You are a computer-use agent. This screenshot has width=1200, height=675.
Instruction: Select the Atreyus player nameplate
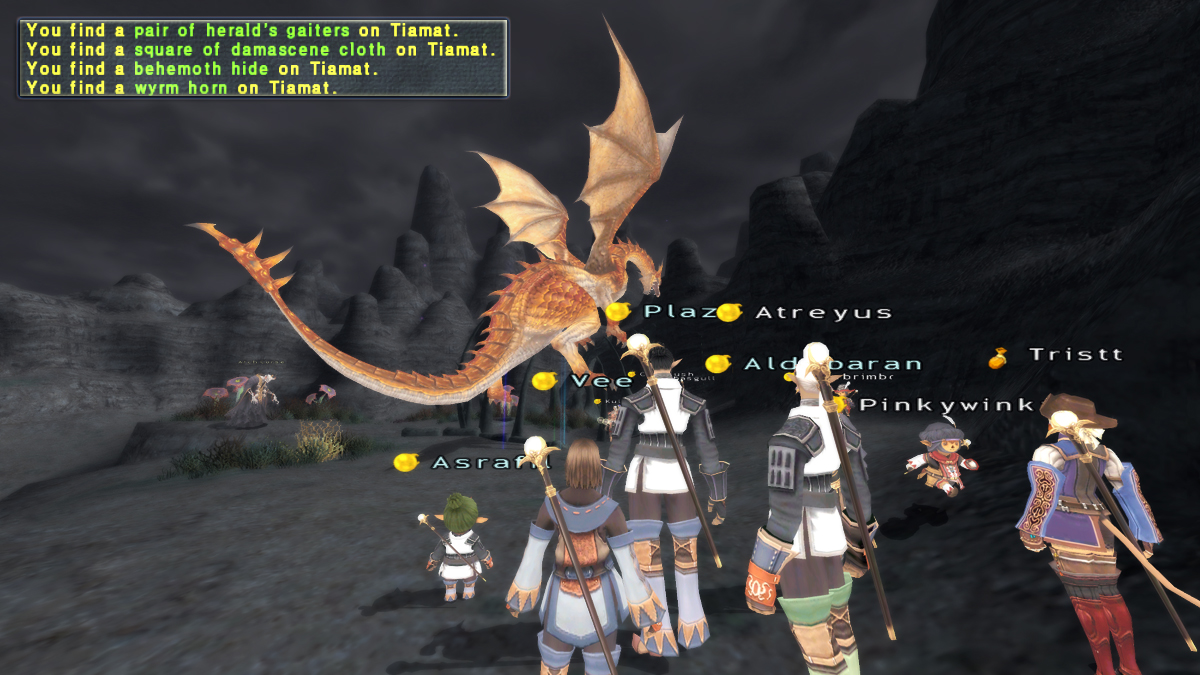[x=822, y=313]
